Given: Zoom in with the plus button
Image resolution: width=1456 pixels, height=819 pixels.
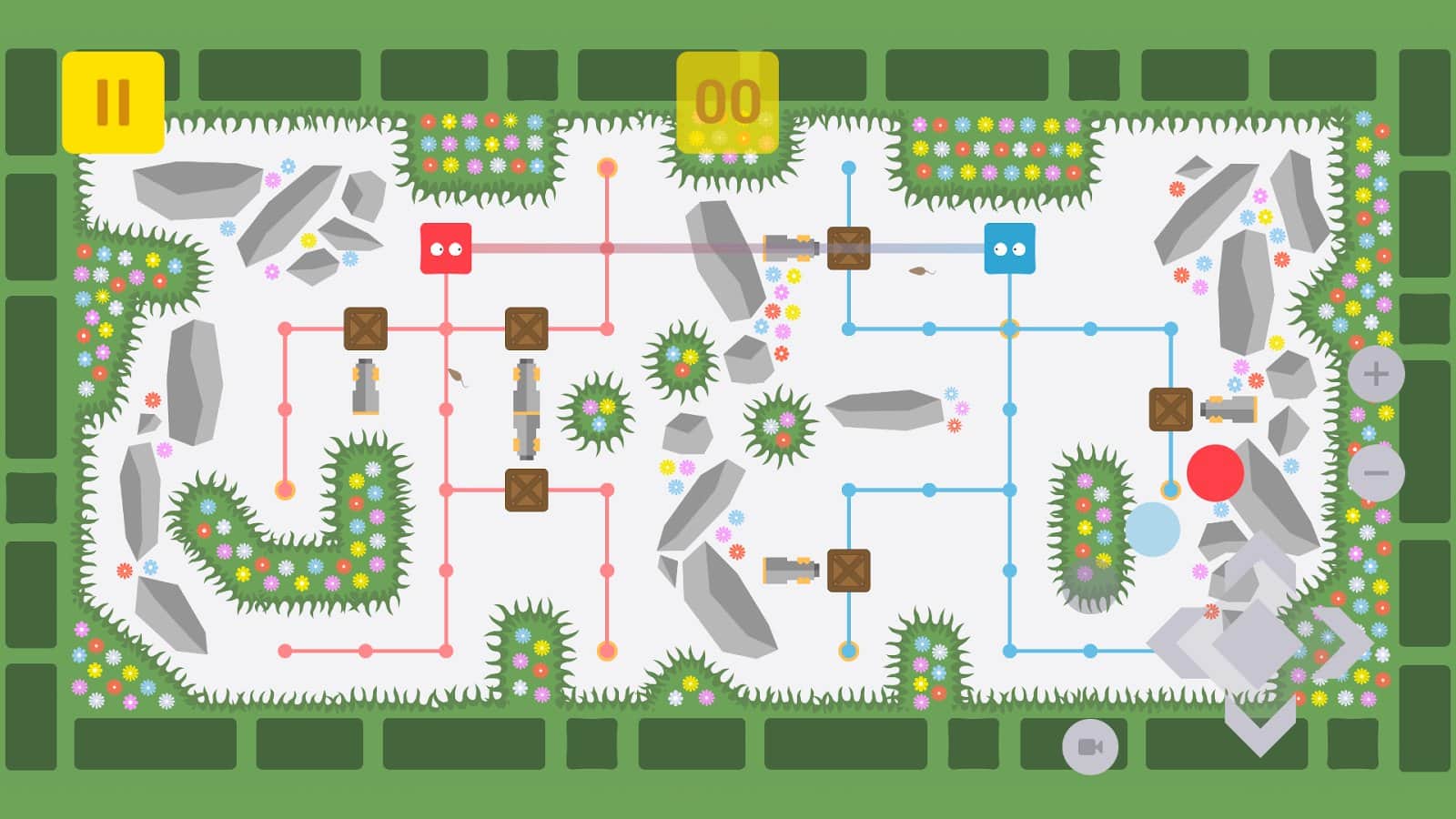Looking at the screenshot, I should (x=1375, y=374).
